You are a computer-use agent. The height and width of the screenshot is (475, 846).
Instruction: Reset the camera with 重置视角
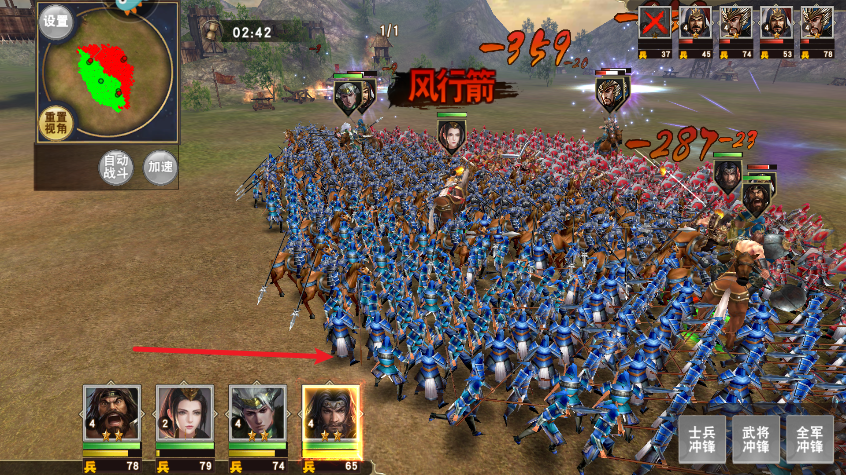click(56, 121)
